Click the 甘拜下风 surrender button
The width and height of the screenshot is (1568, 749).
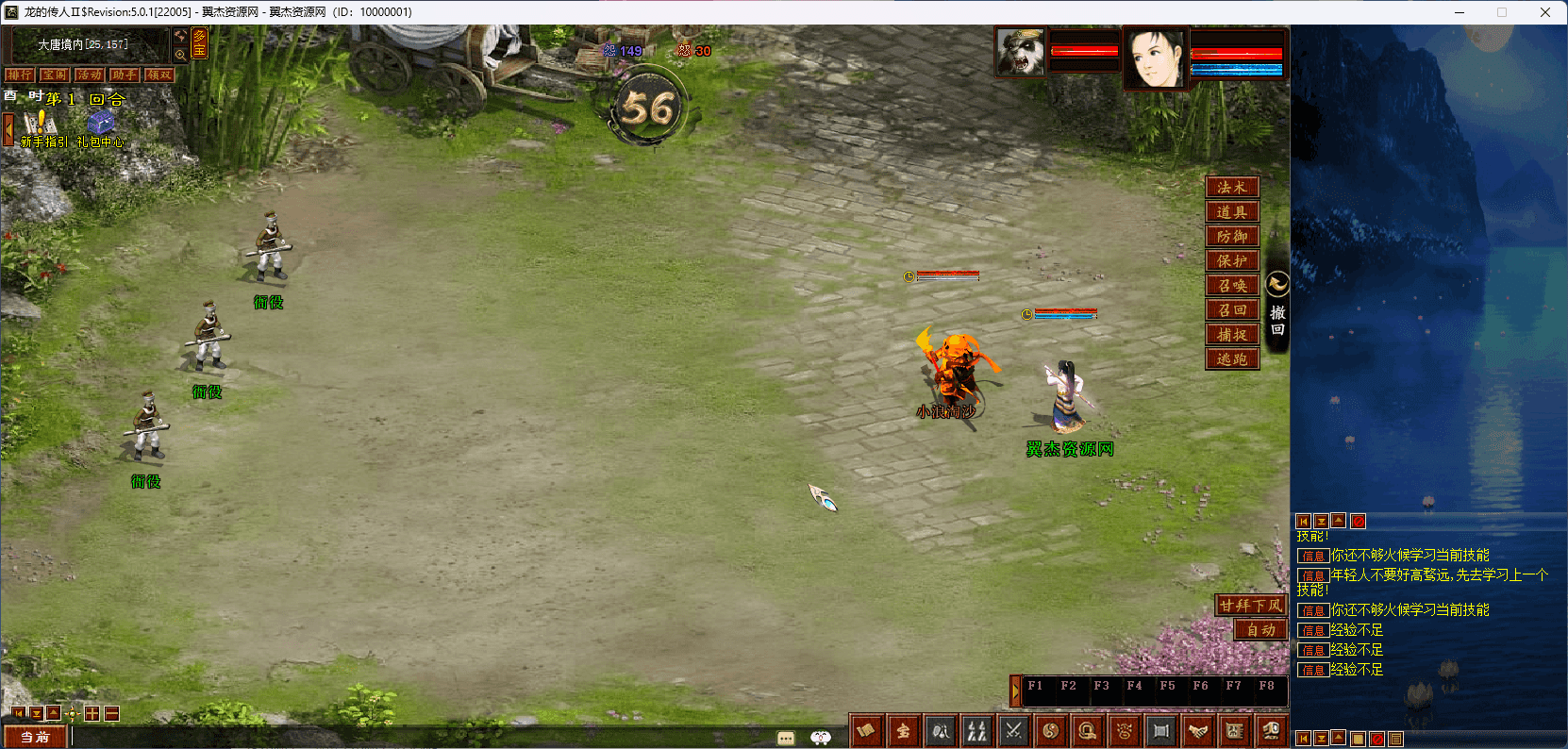pos(1251,606)
